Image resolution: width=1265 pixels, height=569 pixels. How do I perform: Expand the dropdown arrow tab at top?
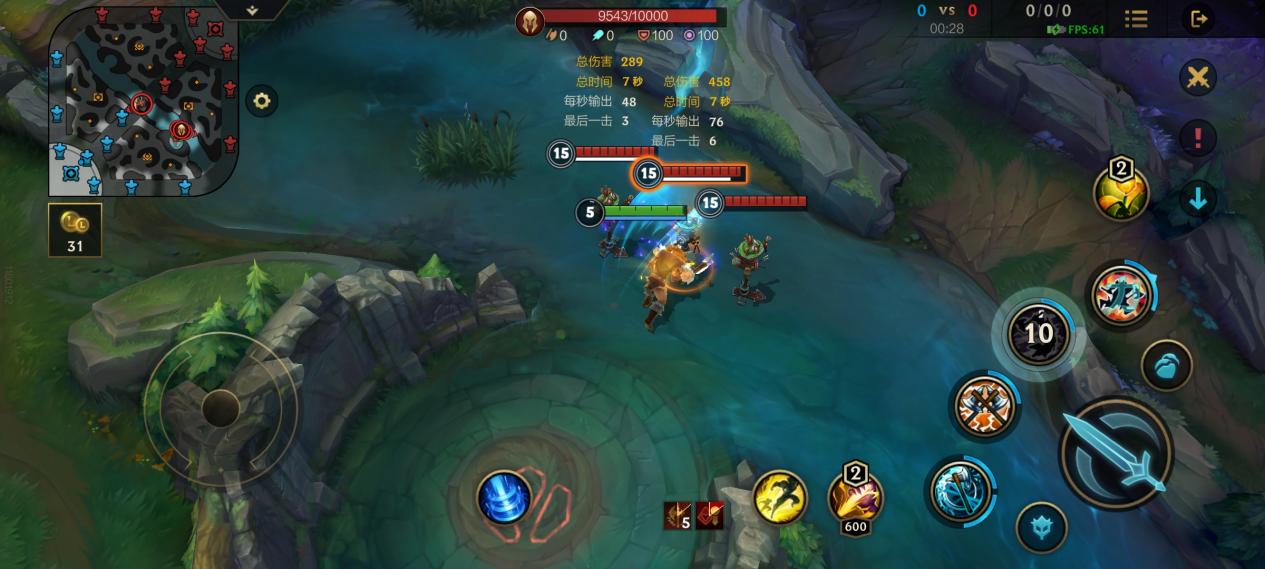252,10
